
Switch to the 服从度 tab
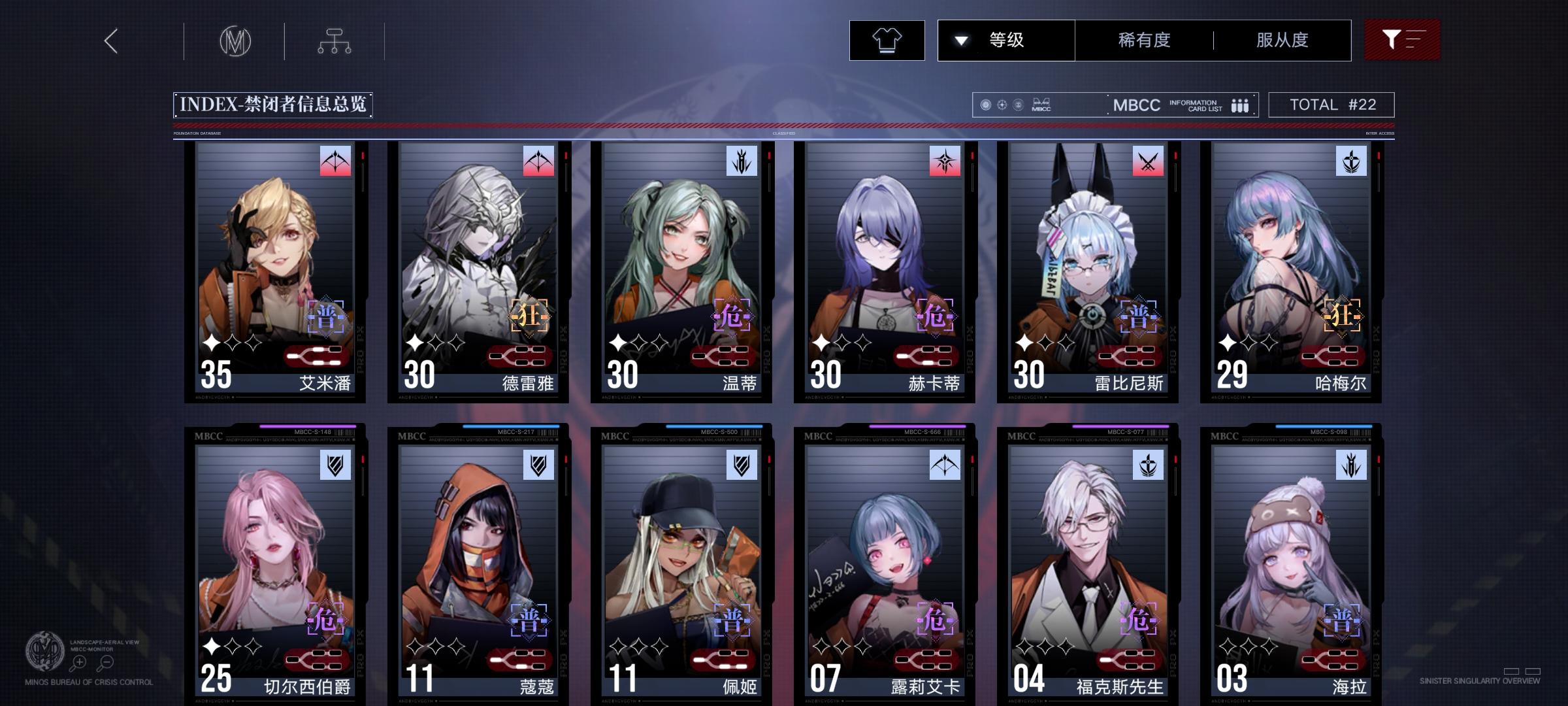coord(1283,40)
